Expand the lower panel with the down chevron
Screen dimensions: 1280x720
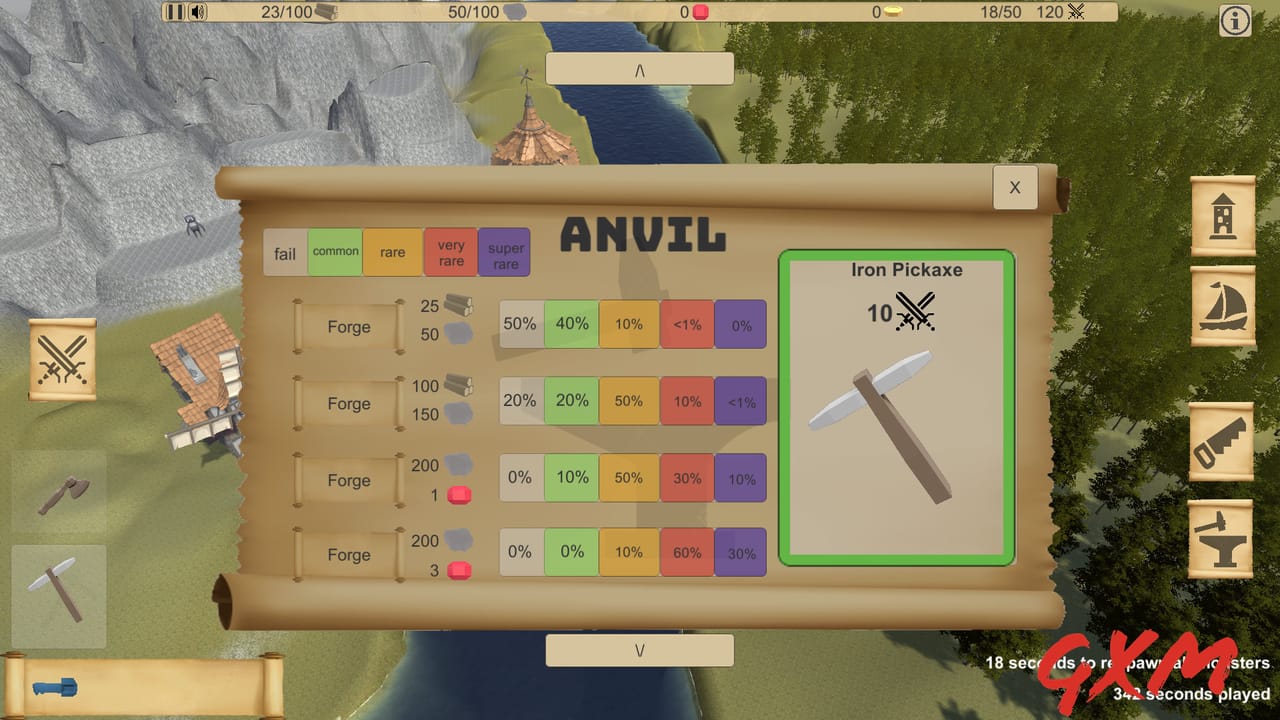(639, 649)
